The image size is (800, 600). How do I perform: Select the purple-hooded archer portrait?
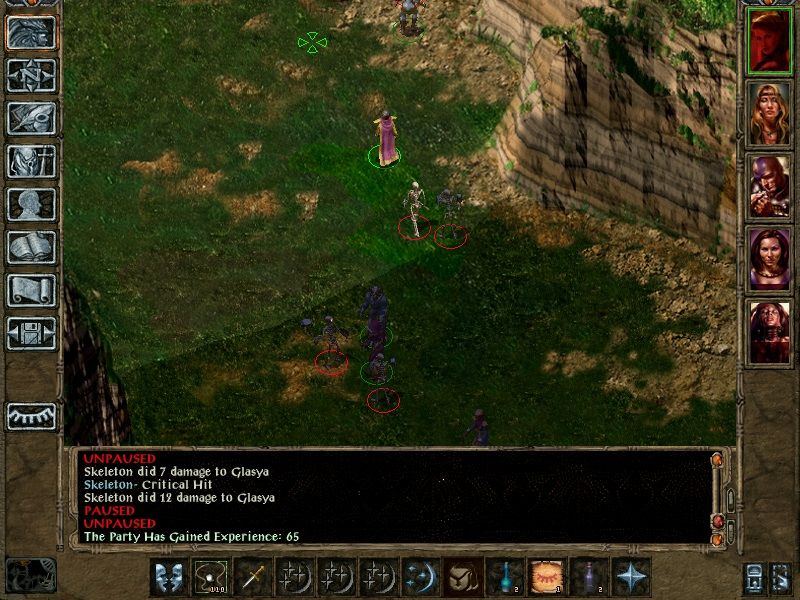point(769,186)
